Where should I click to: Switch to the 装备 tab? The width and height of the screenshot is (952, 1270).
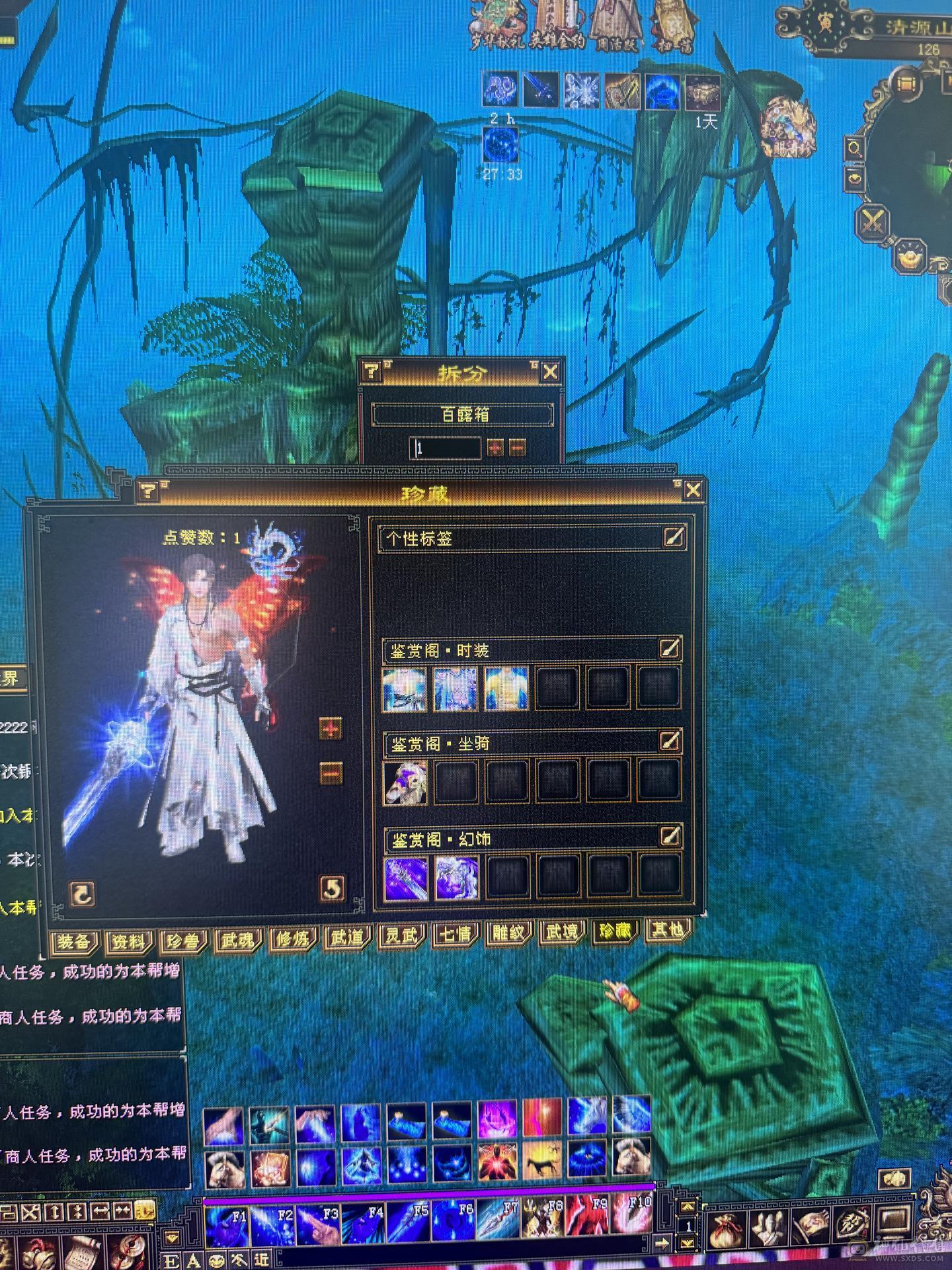[x=74, y=941]
